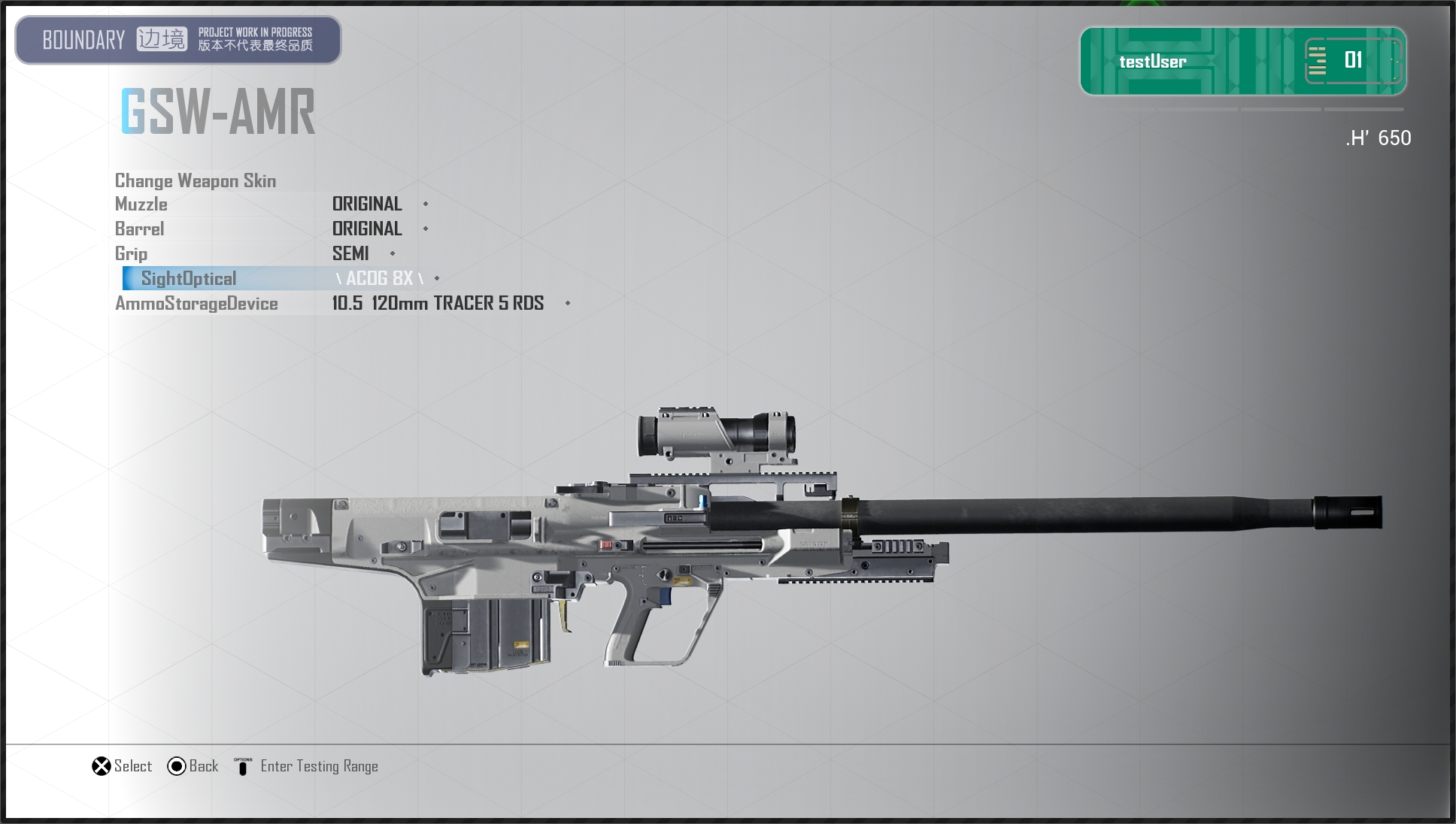The width and height of the screenshot is (1456, 824).
Task: Open Change Weapon Skin option
Action: coord(196,180)
